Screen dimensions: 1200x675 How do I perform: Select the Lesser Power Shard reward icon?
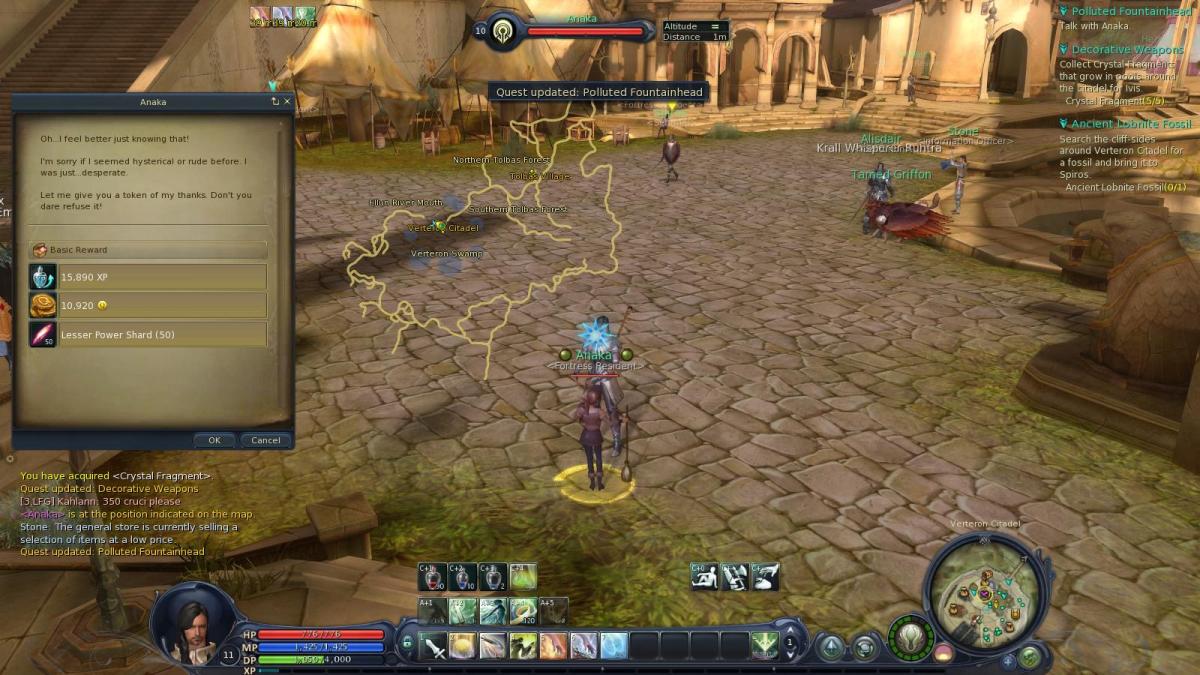43,334
